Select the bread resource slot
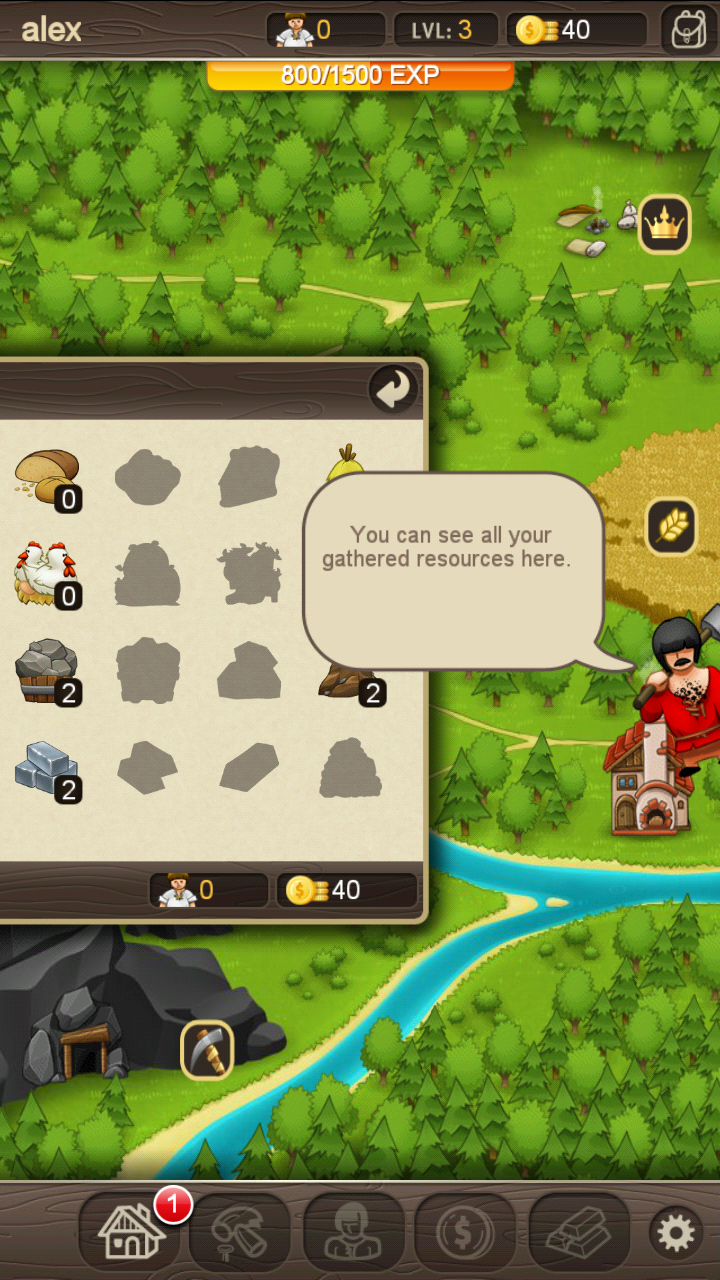This screenshot has height=1280, width=720. pyautogui.click(x=48, y=478)
